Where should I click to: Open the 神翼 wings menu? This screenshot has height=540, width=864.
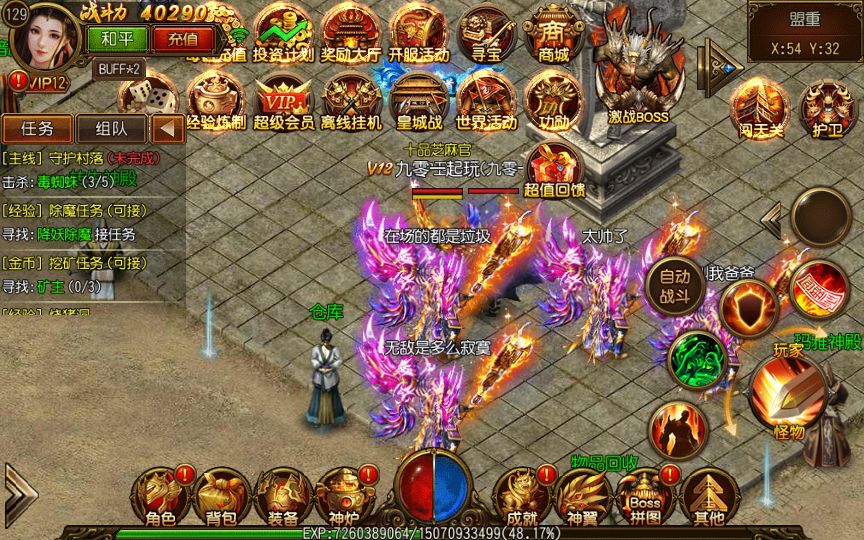pyautogui.click(x=582, y=495)
